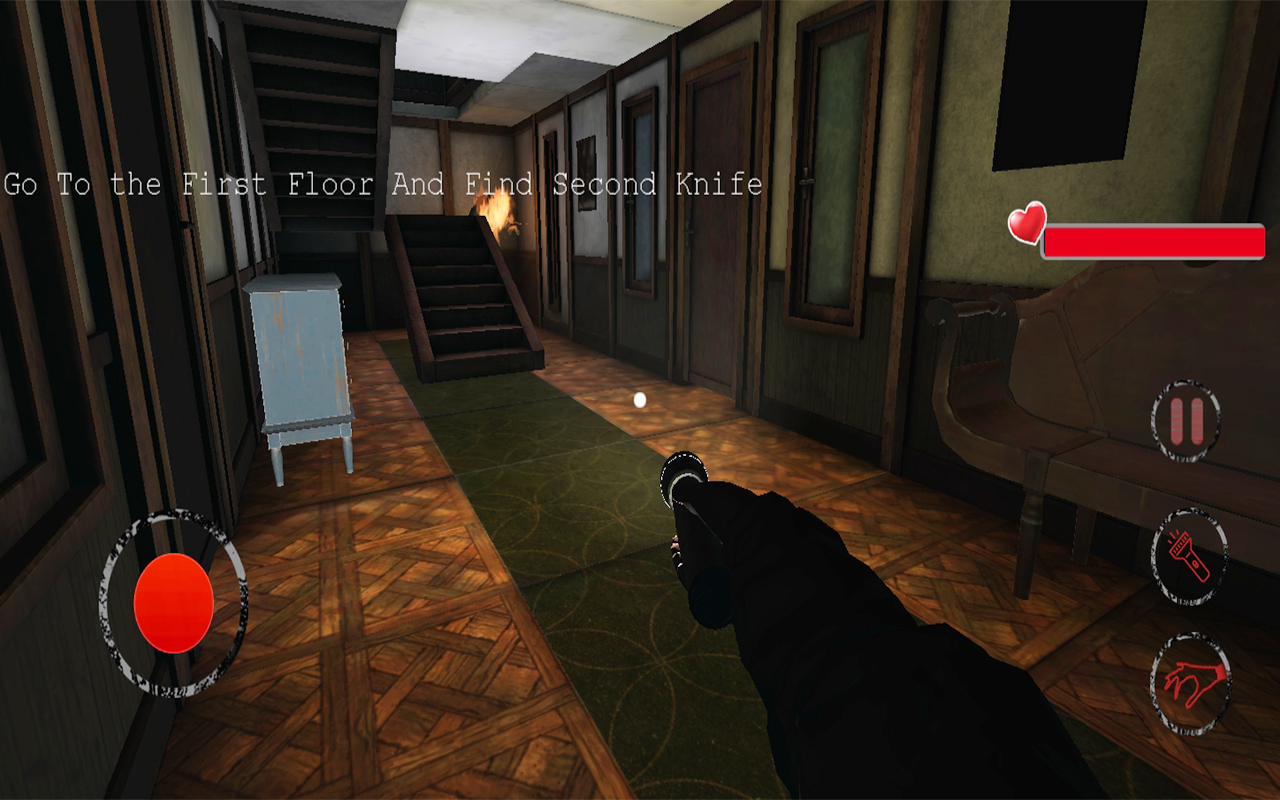Tap the white crosshair dot in the center

637,400
